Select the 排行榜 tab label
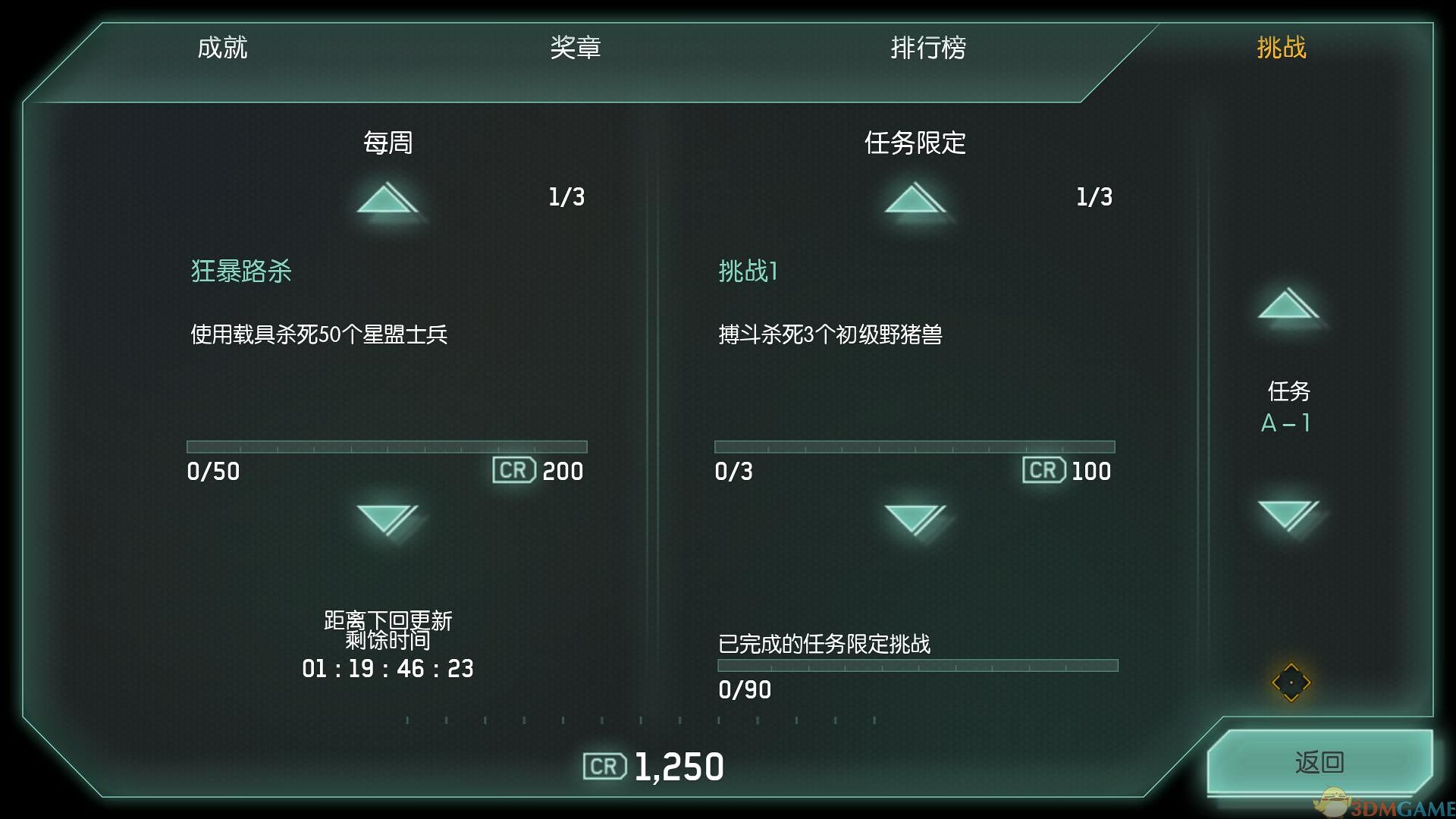 point(928,48)
